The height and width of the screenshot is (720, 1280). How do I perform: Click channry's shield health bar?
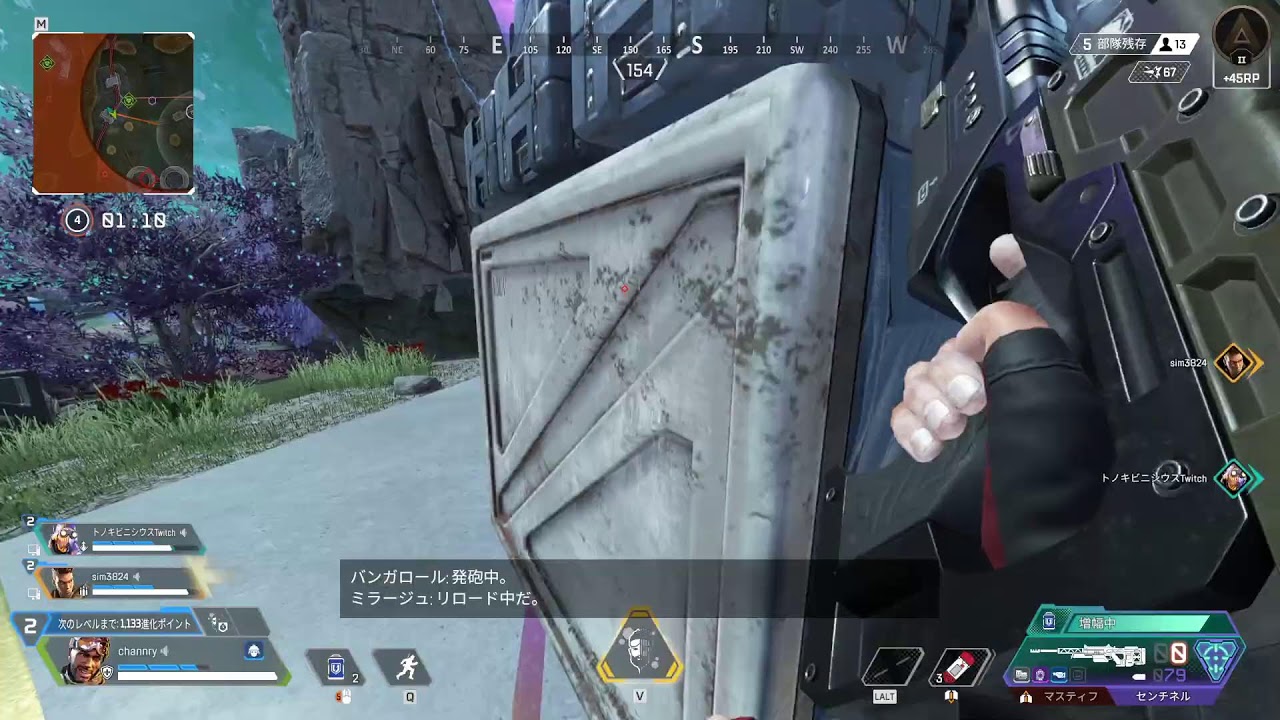coord(160,665)
